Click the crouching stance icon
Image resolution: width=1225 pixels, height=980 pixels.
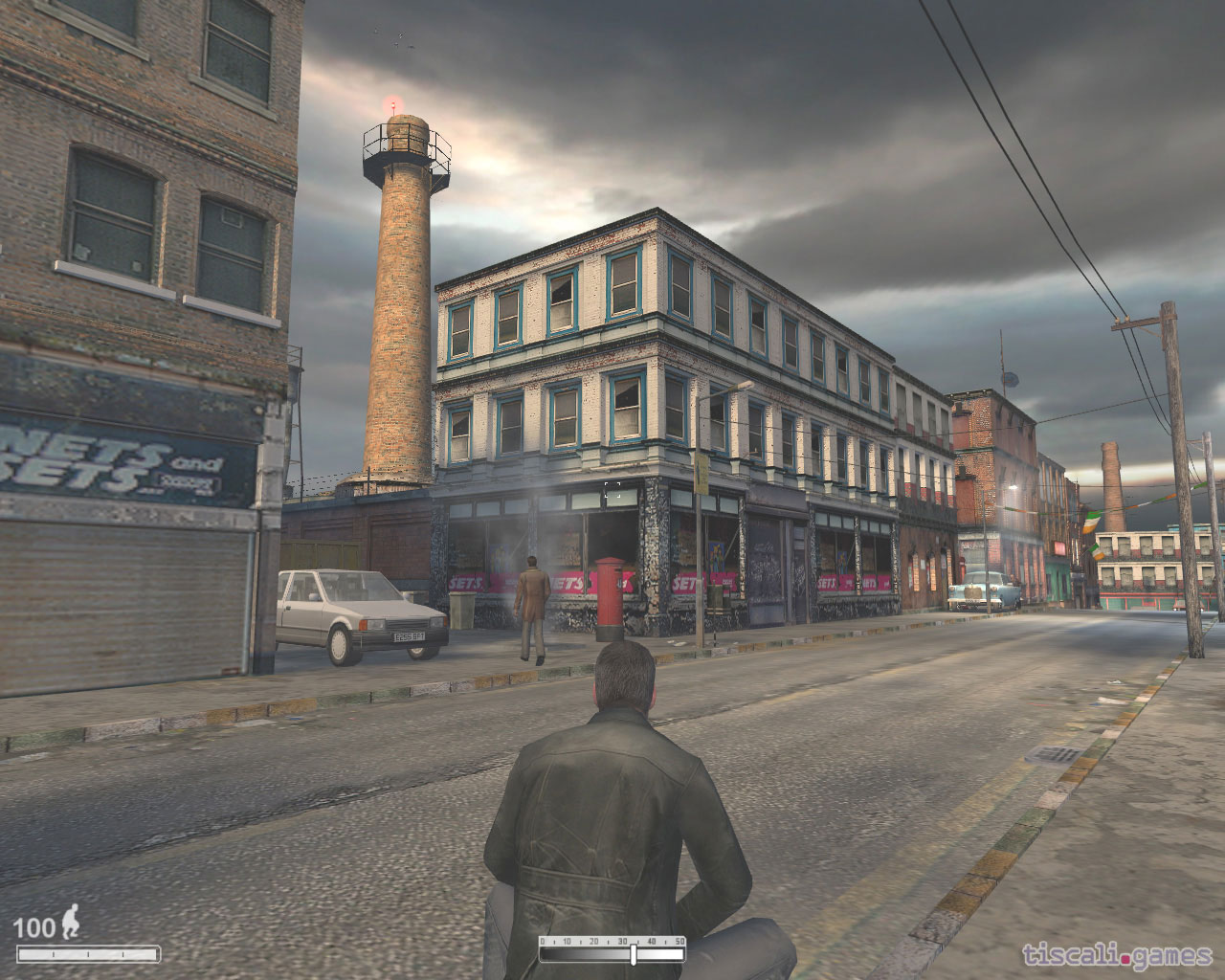71,924
